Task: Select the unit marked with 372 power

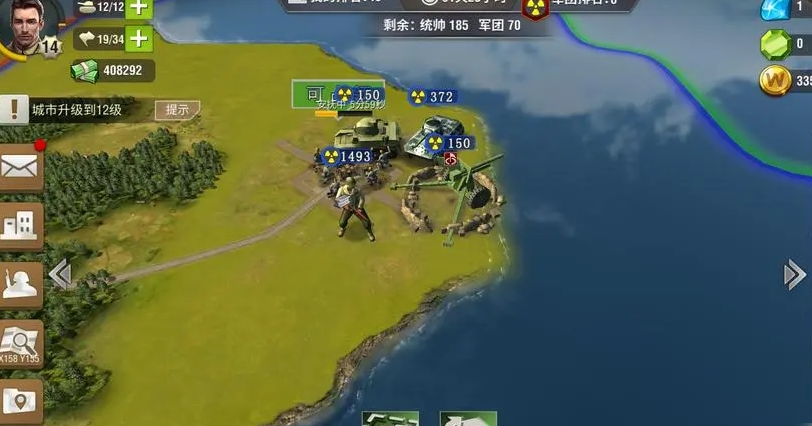Action: (432, 97)
